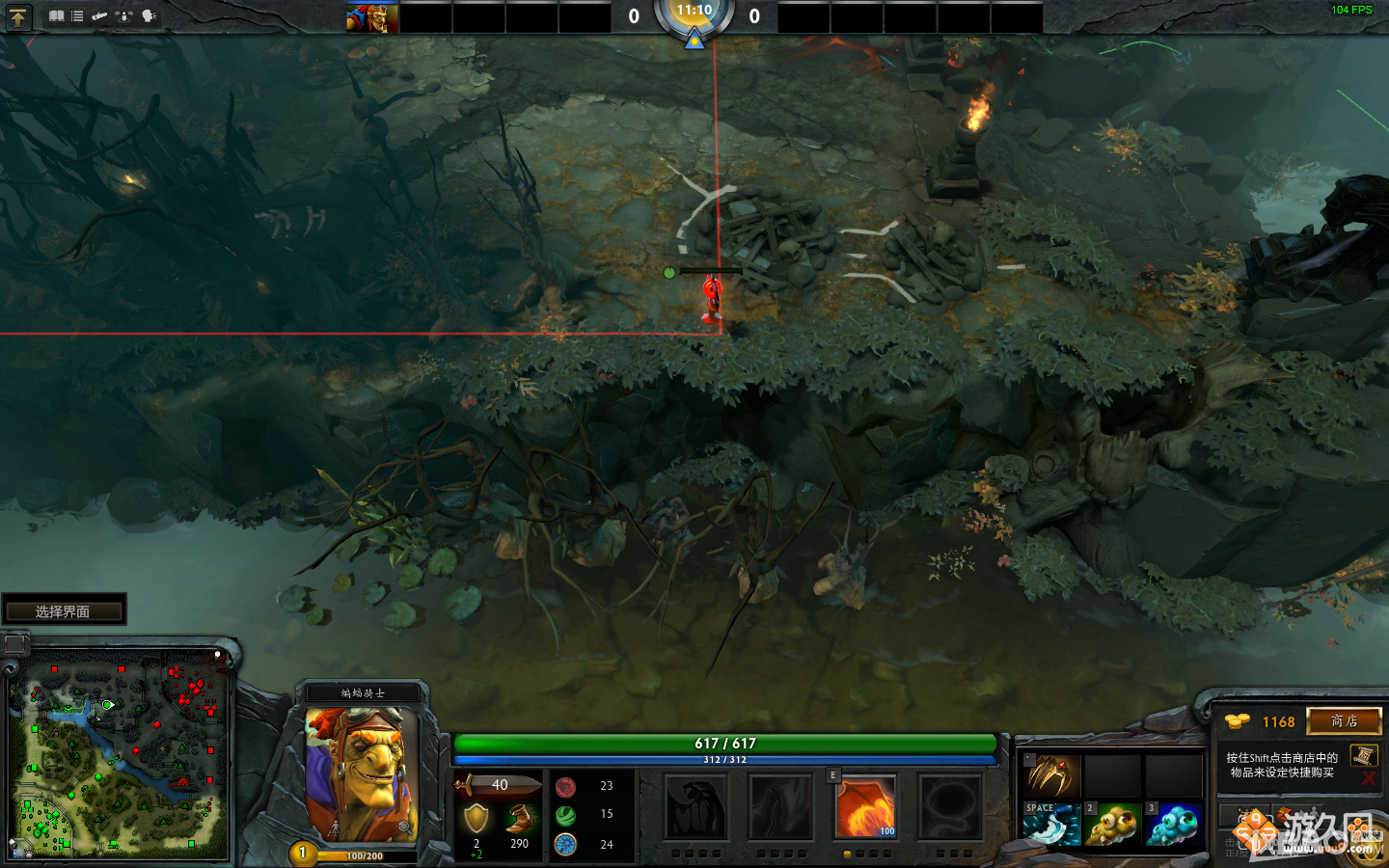Dismiss the quick-buy tip with the red X

[1369, 779]
